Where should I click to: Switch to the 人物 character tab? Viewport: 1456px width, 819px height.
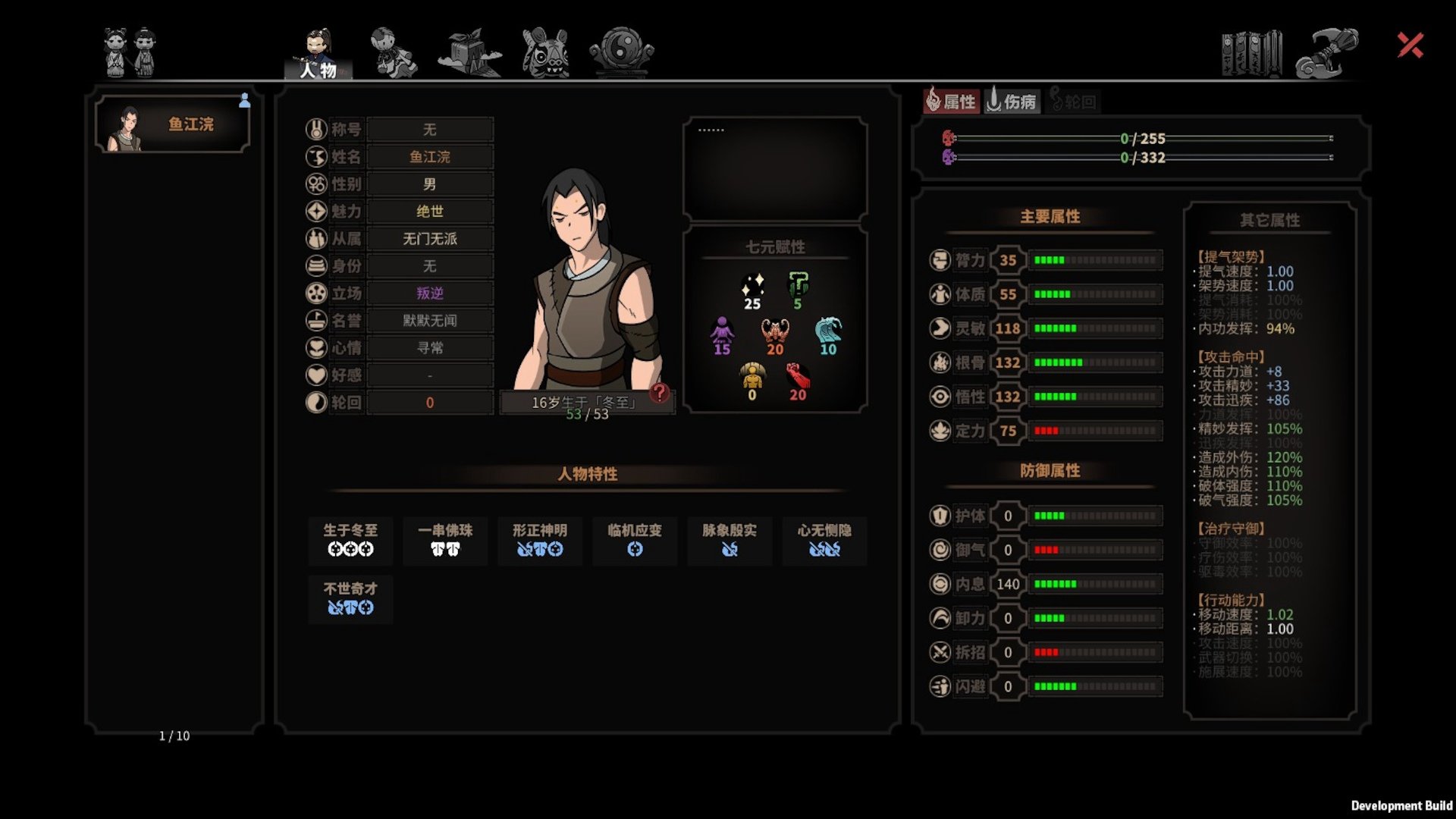point(318,53)
